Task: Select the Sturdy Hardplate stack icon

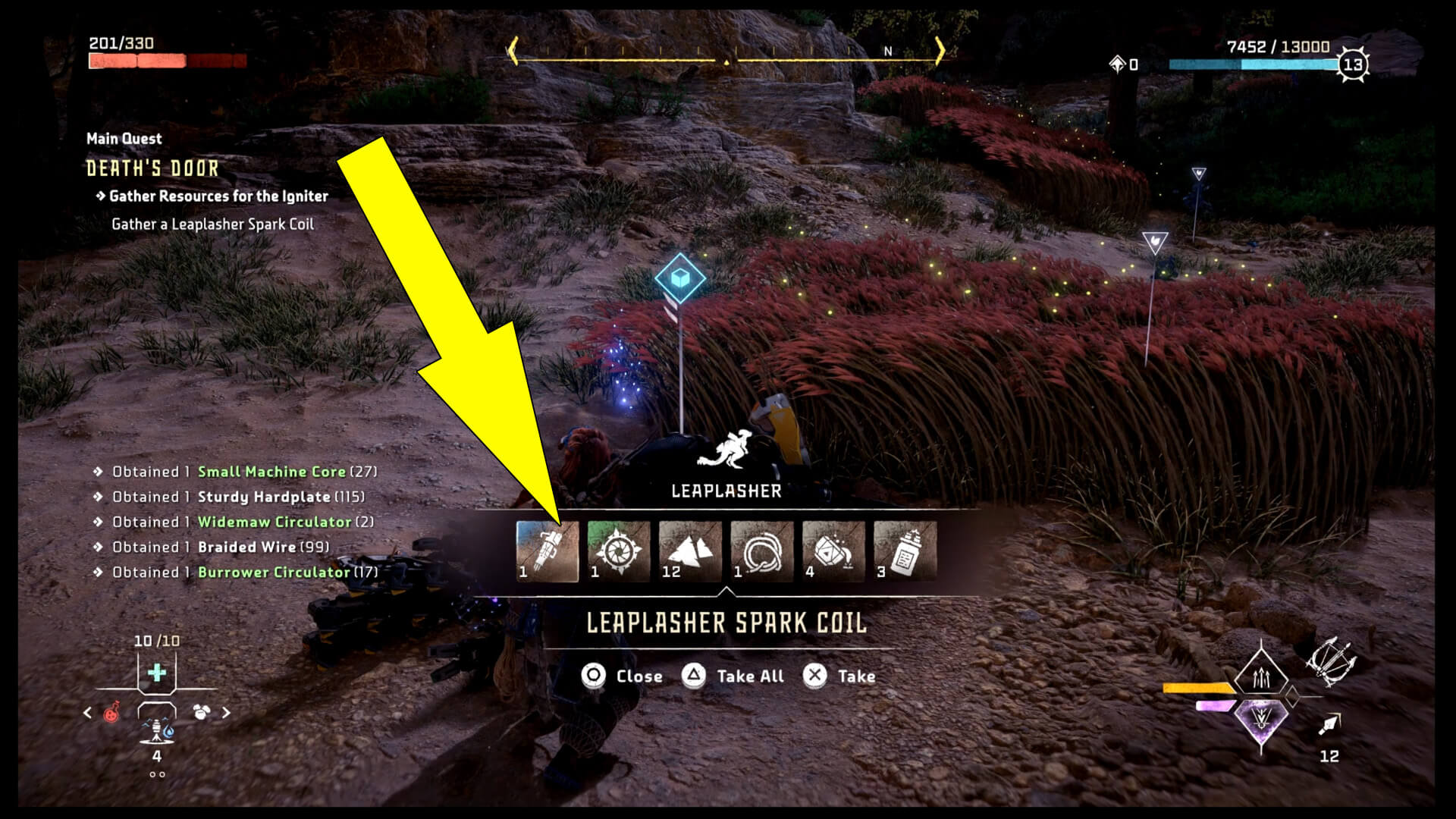Action: click(690, 551)
